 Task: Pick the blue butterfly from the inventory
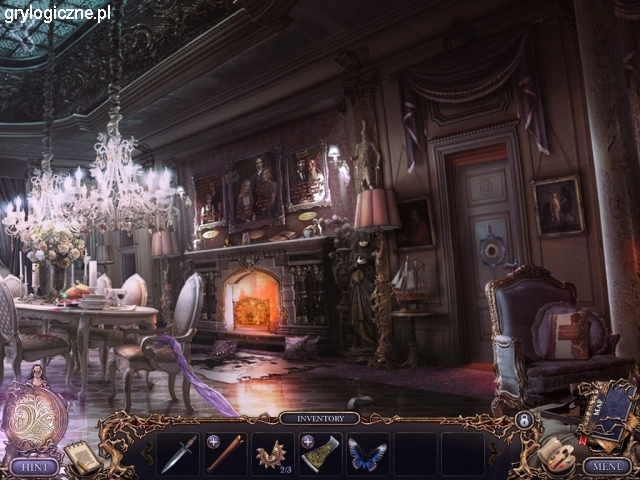(366, 453)
